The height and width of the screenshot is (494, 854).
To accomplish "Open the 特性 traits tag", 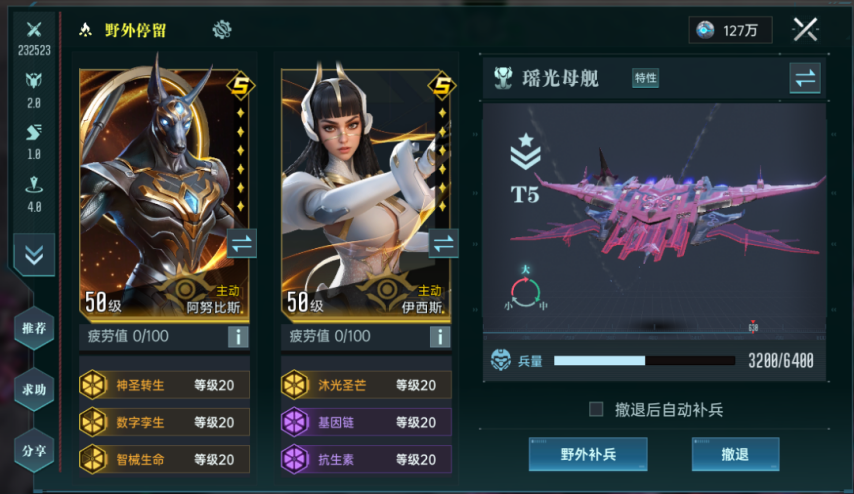I will (645, 78).
